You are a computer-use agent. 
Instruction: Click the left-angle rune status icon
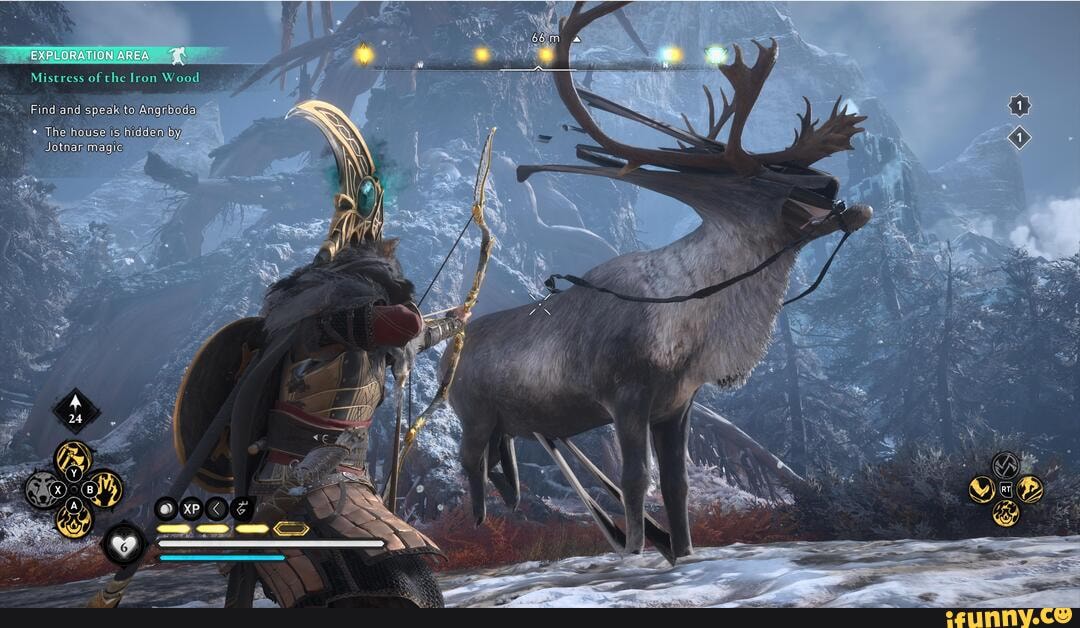coord(217,508)
